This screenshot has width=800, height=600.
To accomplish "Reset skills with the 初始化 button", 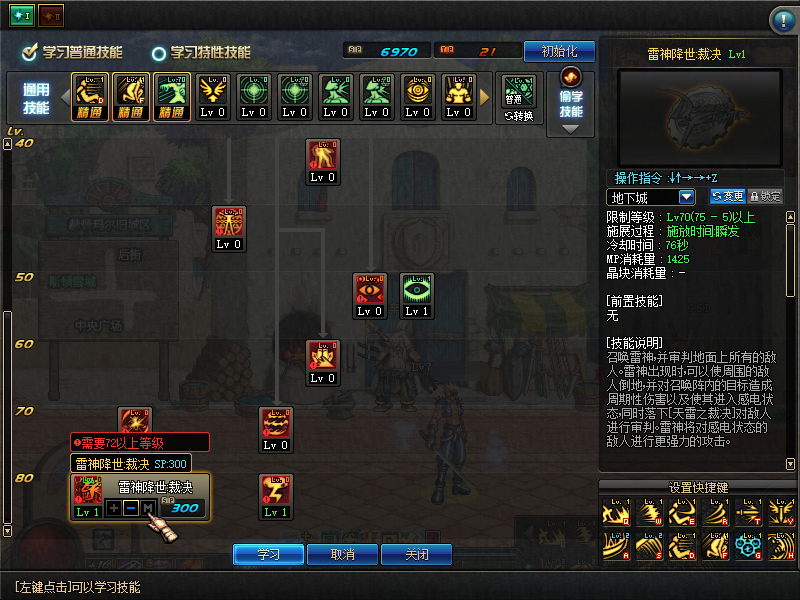I will point(558,51).
